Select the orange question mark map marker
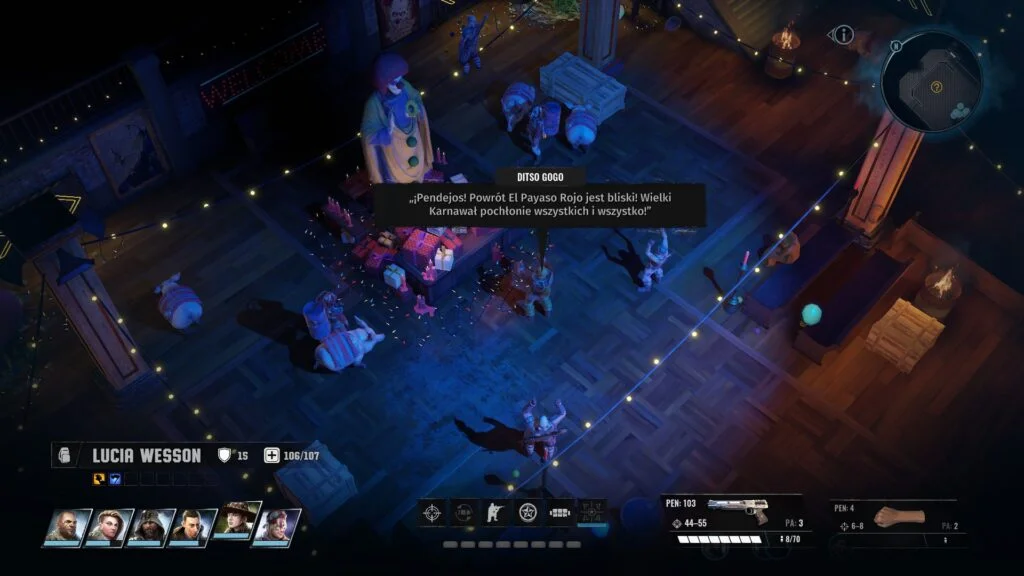Viewport: 1024px width, 576px height. (936, 87)
